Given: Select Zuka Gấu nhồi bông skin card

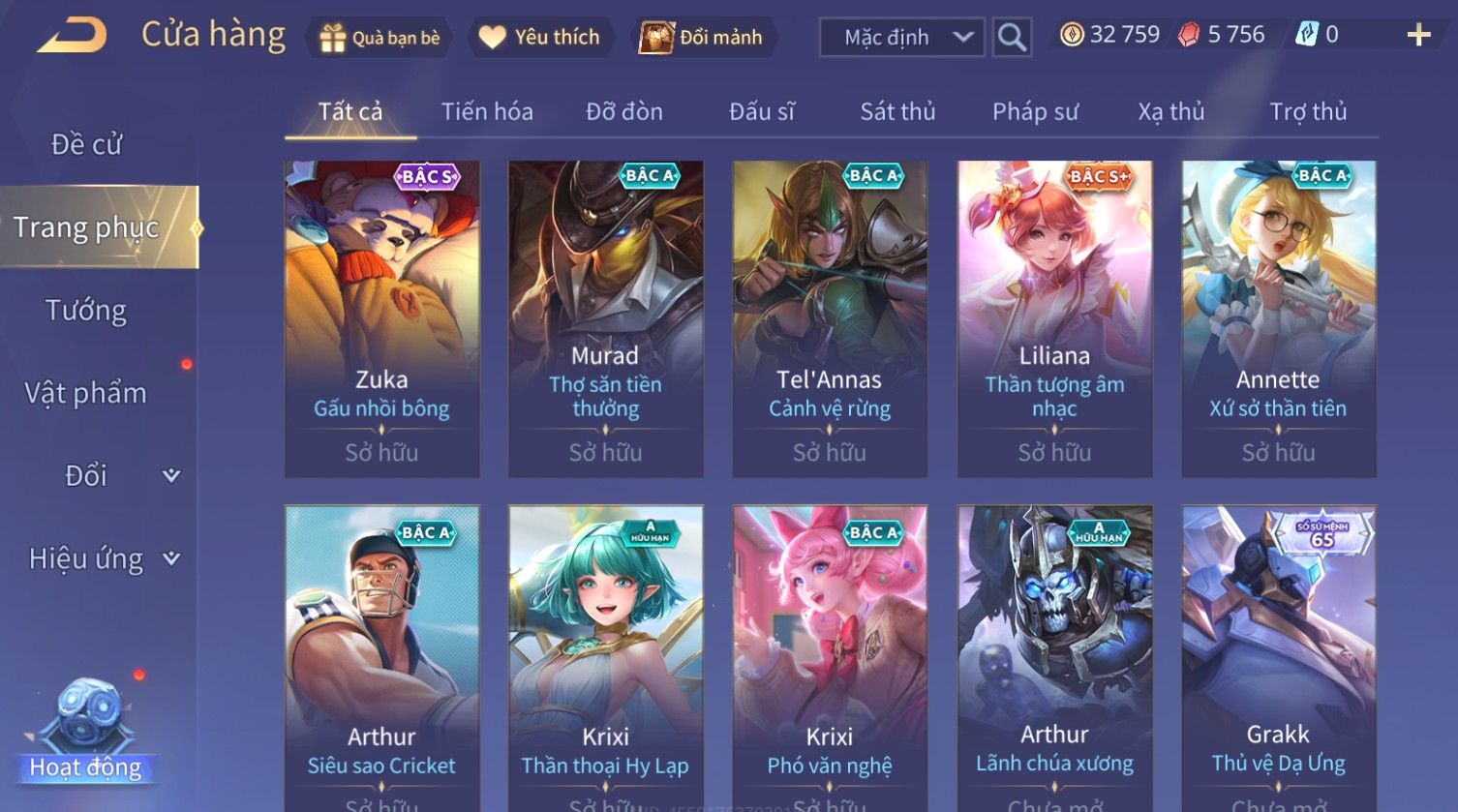Looking at the screenshot, I should (x=381, y=318).
